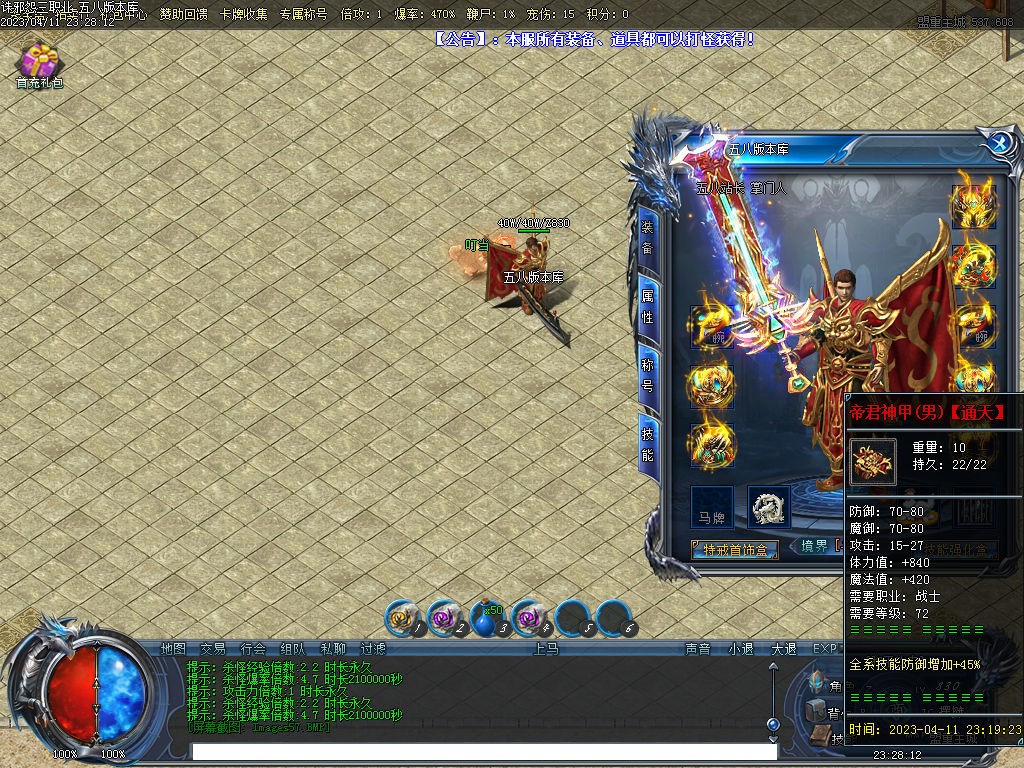Click the 上马 mount button
This screenshot has height=768, width=1024.
coord(546,648)
